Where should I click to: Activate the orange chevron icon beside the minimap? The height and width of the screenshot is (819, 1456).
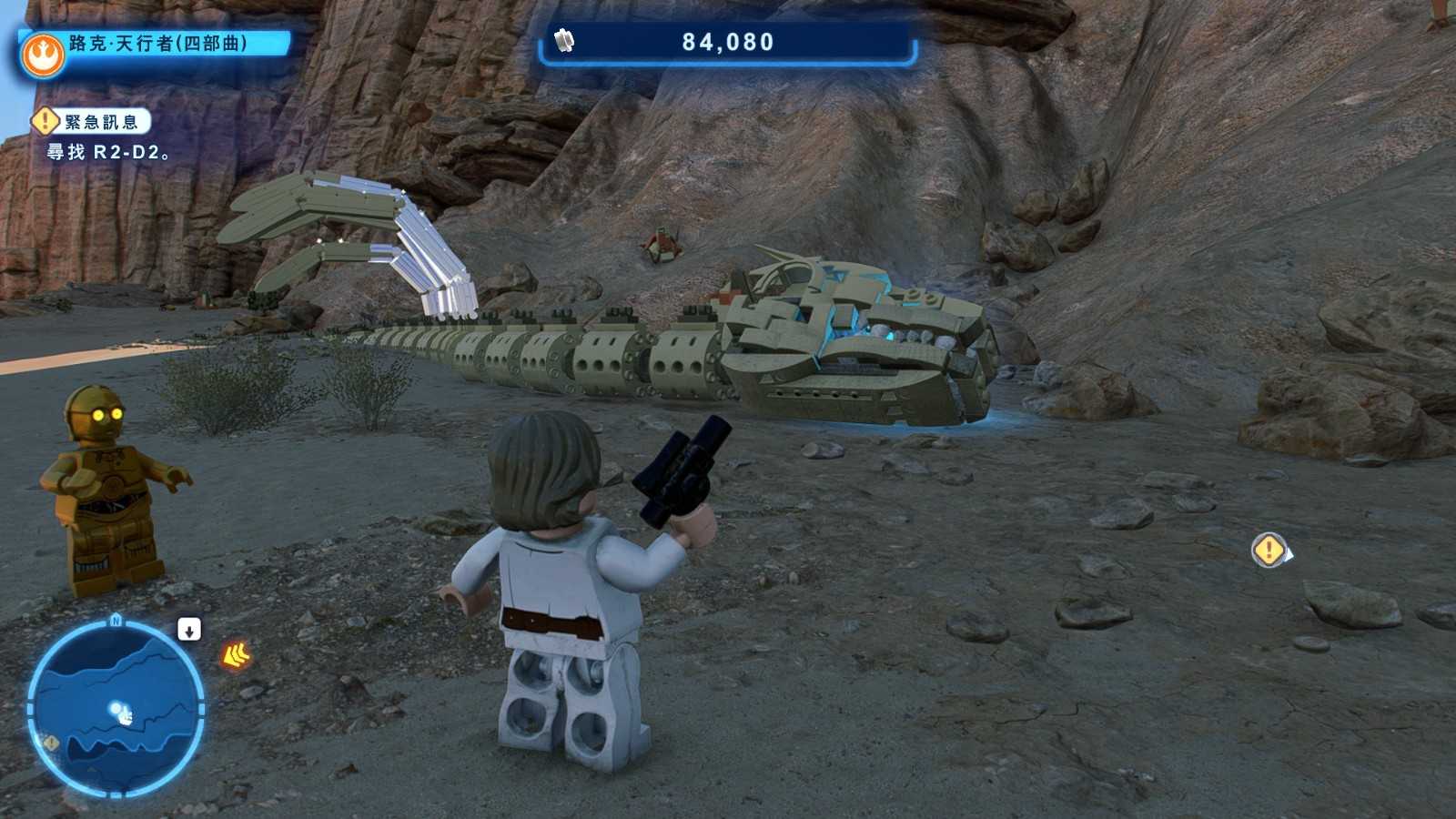point(236,654)
